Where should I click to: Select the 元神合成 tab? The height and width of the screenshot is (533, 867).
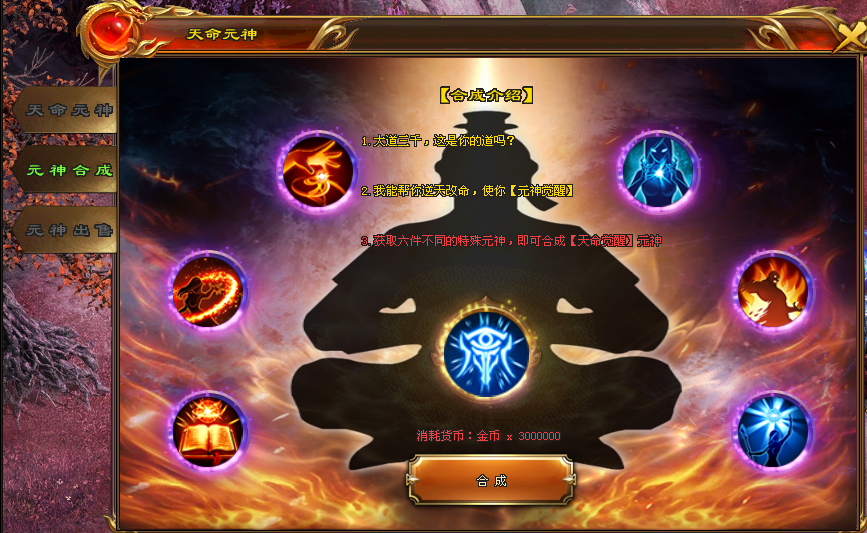[68, 170]
